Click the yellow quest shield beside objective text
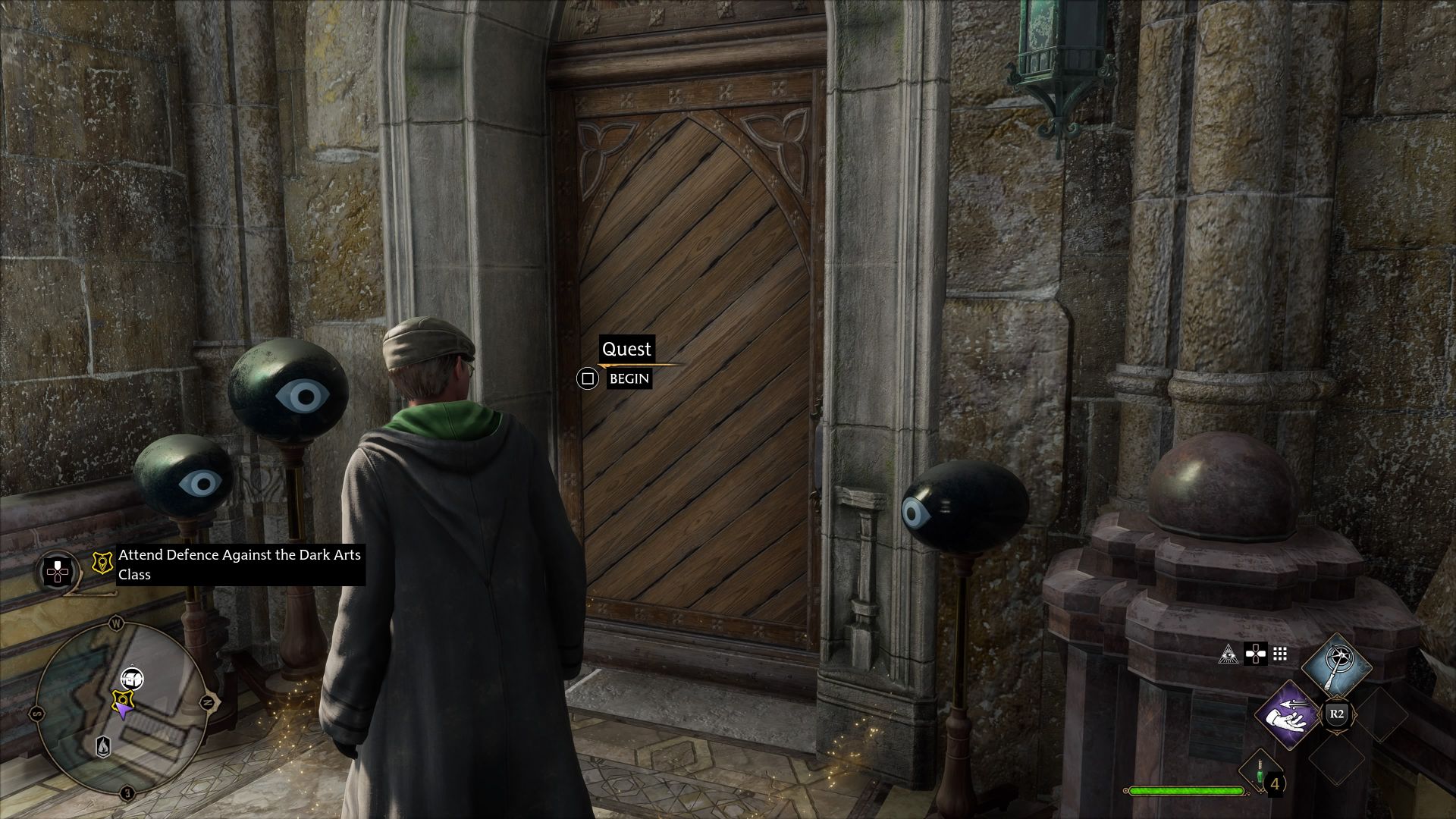This screenshot has width=1456, height=819. click(x=102, y=564)
